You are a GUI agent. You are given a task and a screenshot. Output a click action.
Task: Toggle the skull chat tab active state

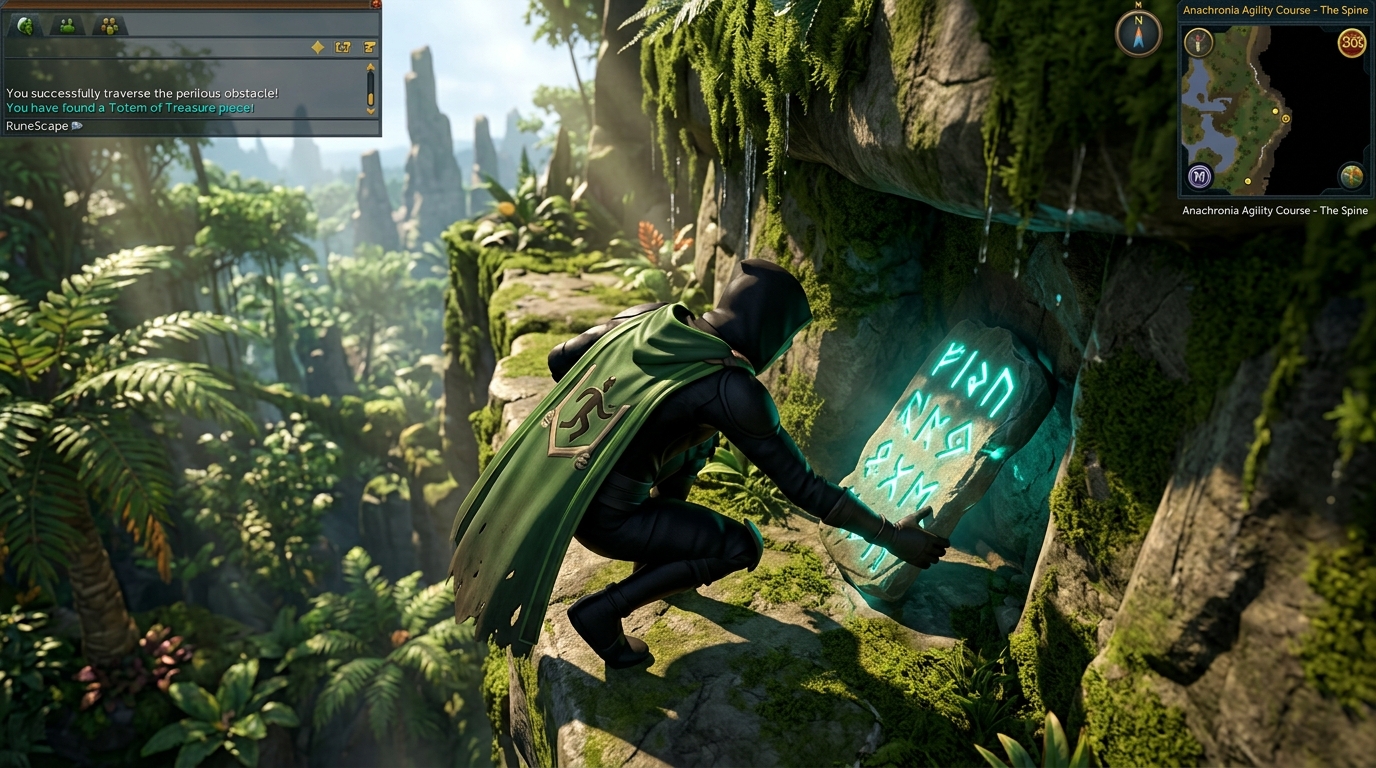point(26,26)
